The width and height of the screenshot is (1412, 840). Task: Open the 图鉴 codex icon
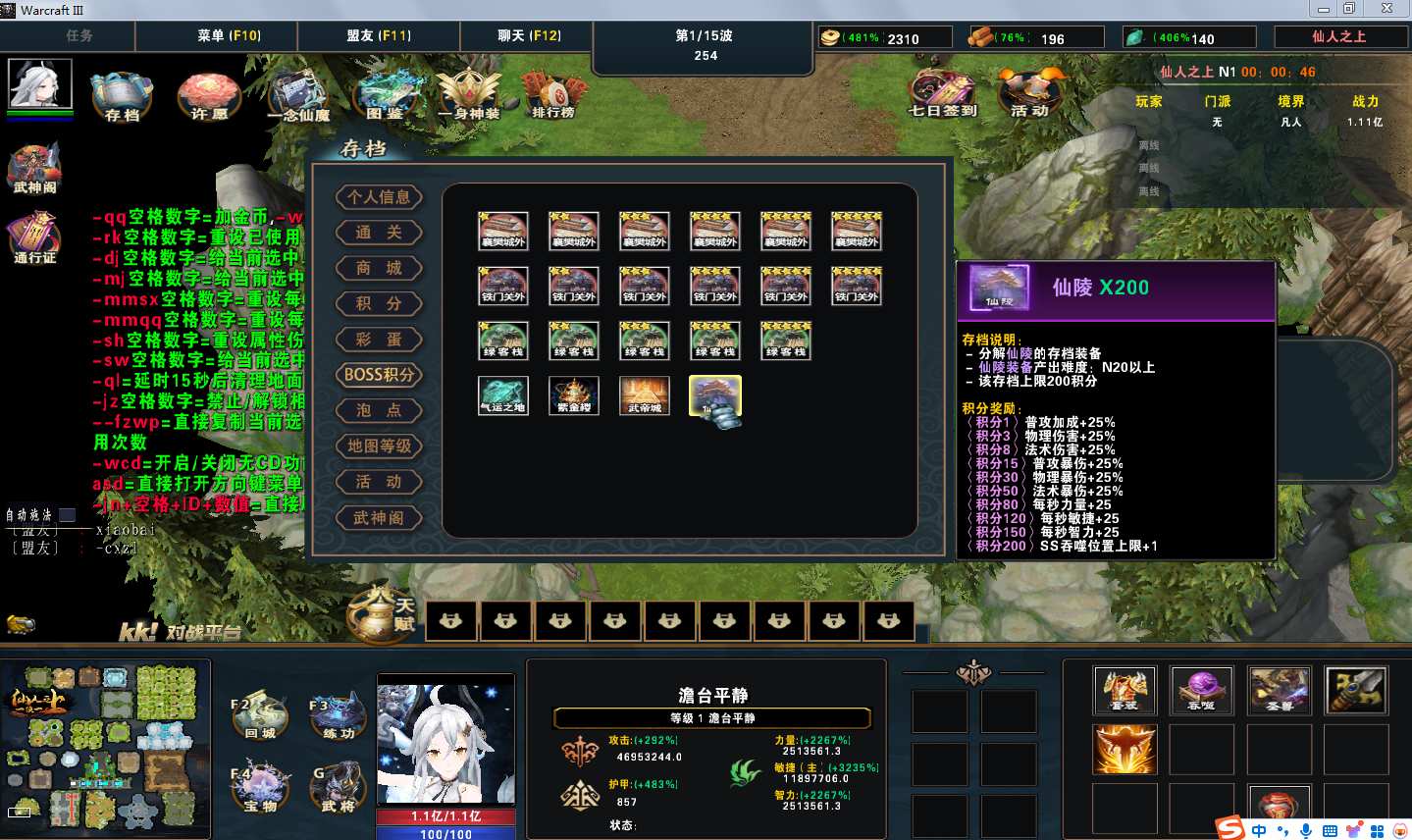pos(384,96)
